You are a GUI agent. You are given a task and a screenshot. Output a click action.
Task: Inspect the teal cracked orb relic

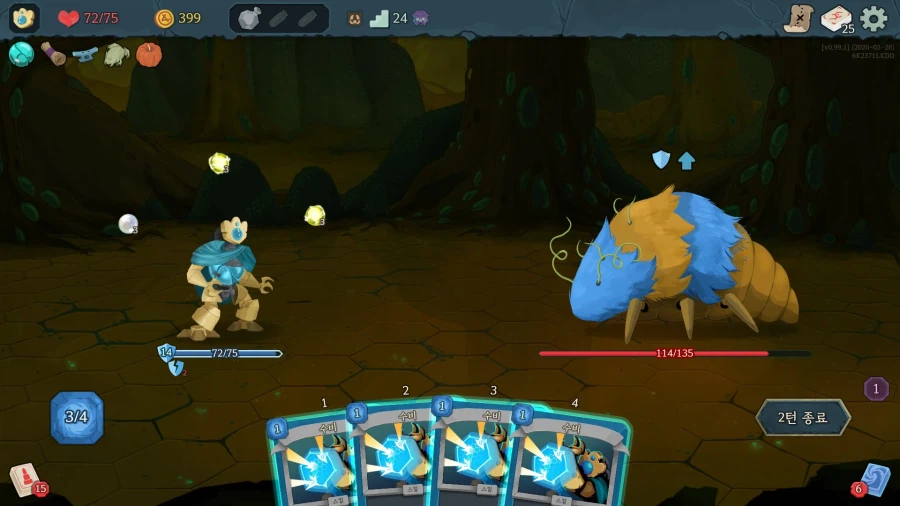[21, 54]
